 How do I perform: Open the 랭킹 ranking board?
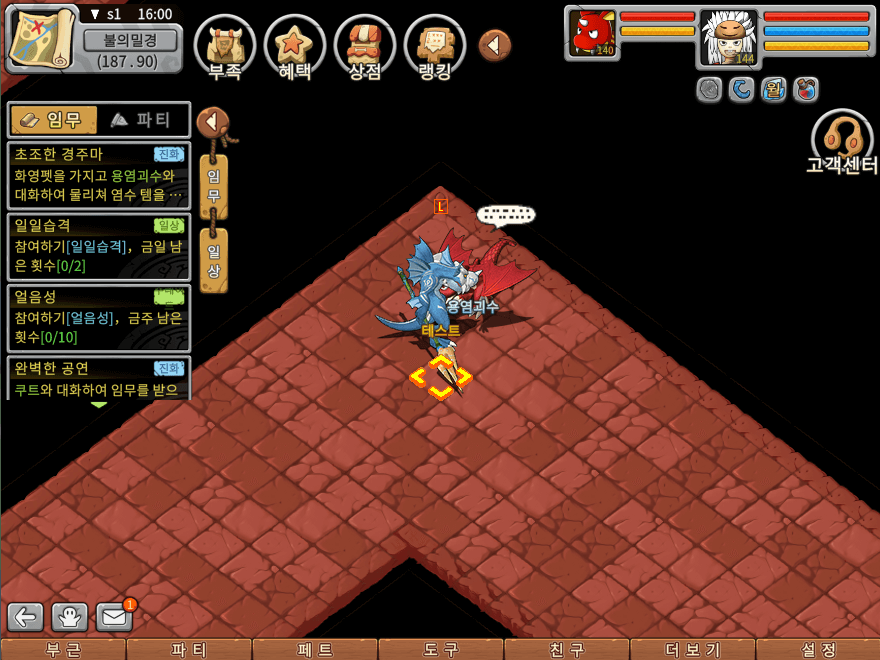click(x=435, y=45)
